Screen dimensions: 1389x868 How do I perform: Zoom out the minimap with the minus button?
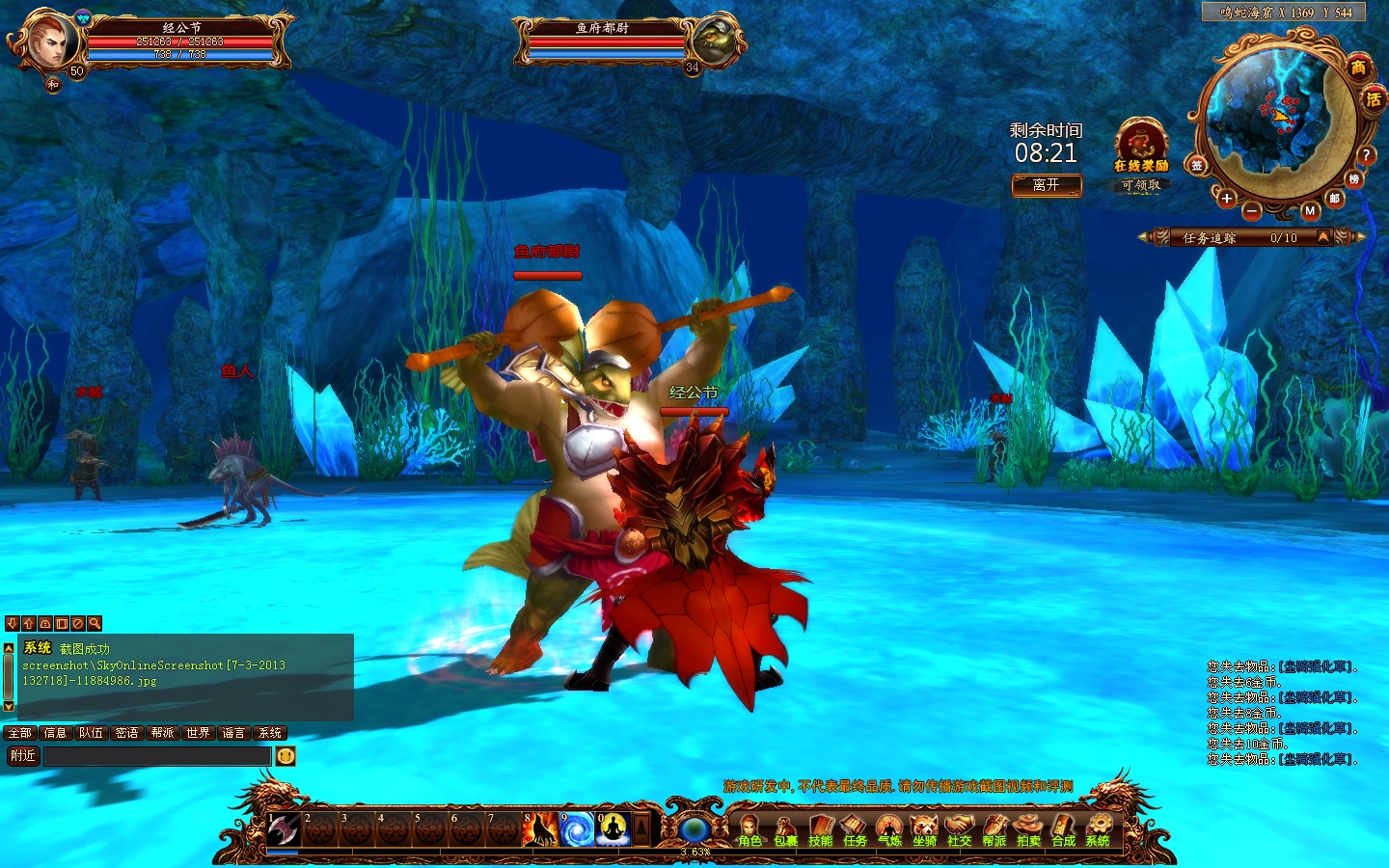[1251, 210]
